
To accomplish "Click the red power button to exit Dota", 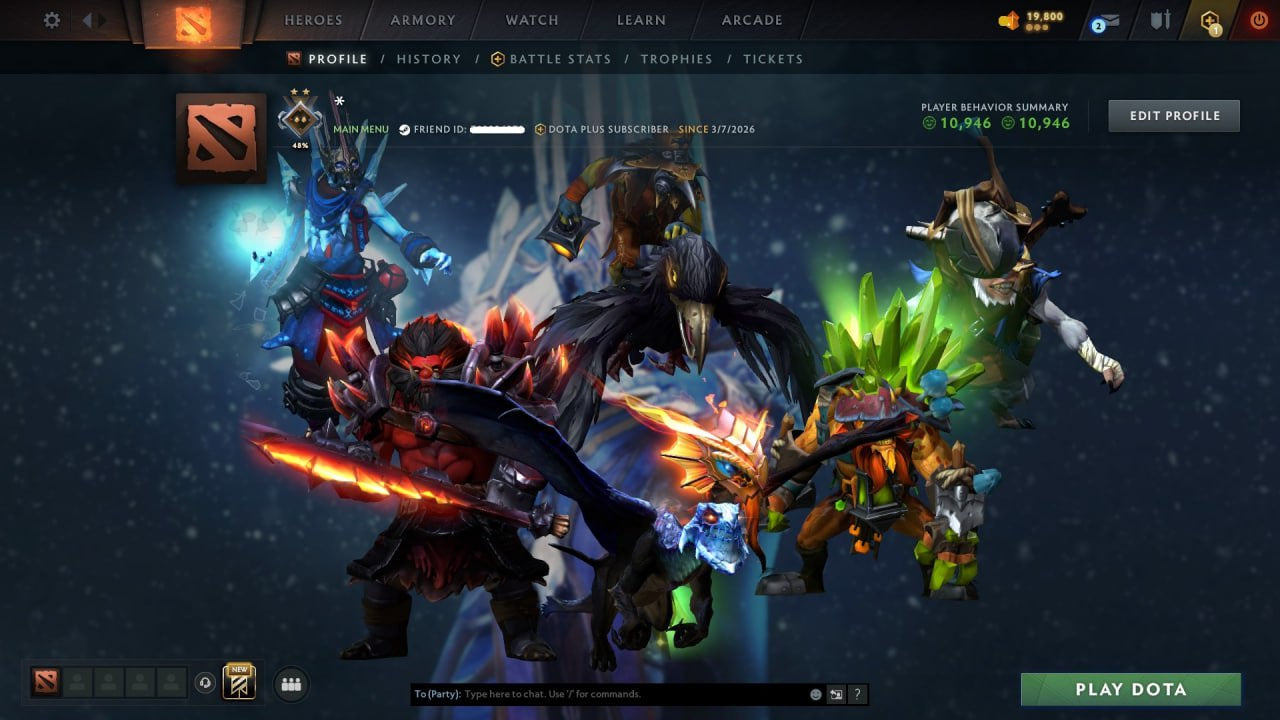I will [x=1258, y=19].
